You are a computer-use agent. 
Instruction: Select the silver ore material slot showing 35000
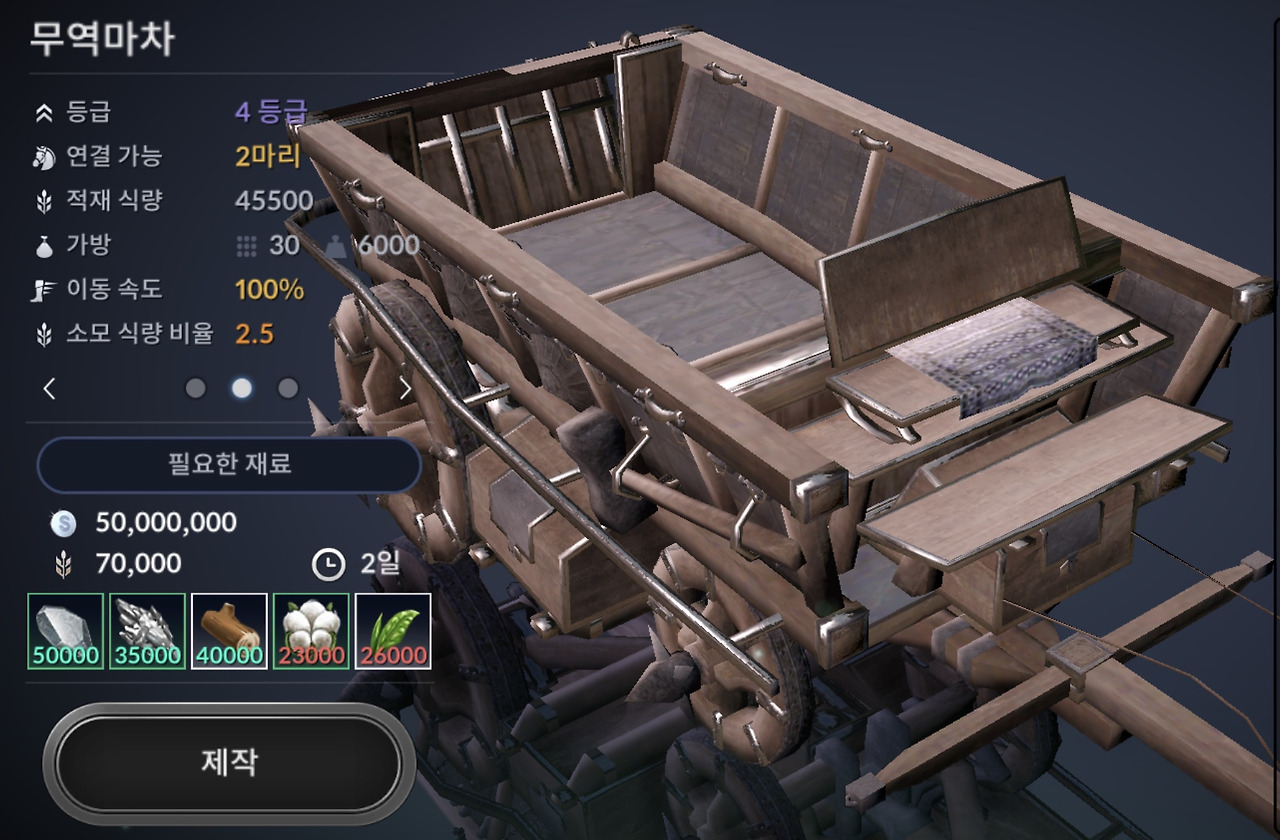[x=147, y=631]
